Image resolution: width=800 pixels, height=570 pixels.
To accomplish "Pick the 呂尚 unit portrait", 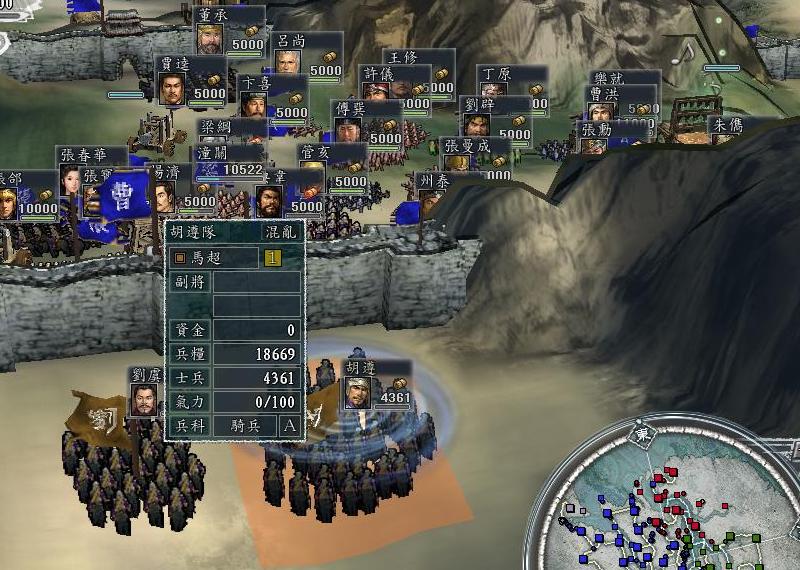I will pyautogui.click(x=289, y=64).
